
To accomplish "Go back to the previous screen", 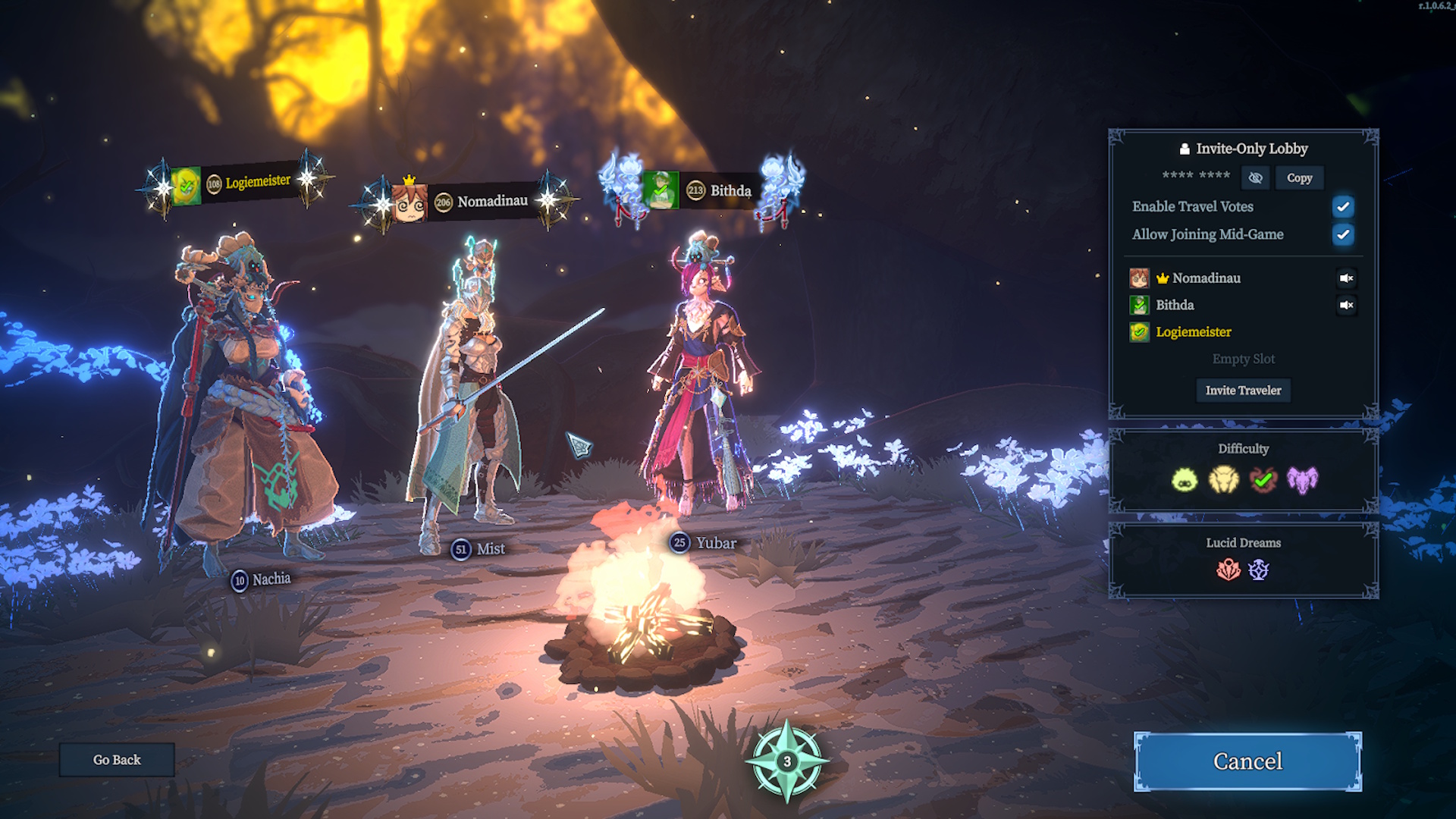I will tap(117, 759).
